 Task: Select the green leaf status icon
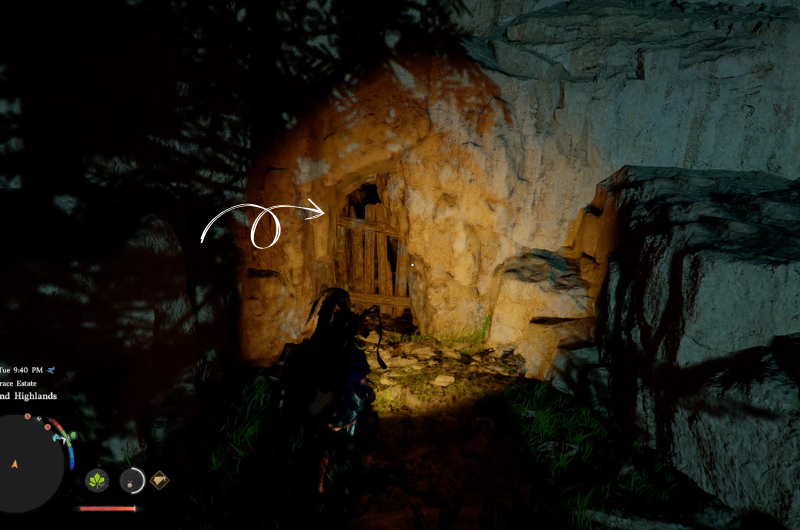(x=97, y=481)
